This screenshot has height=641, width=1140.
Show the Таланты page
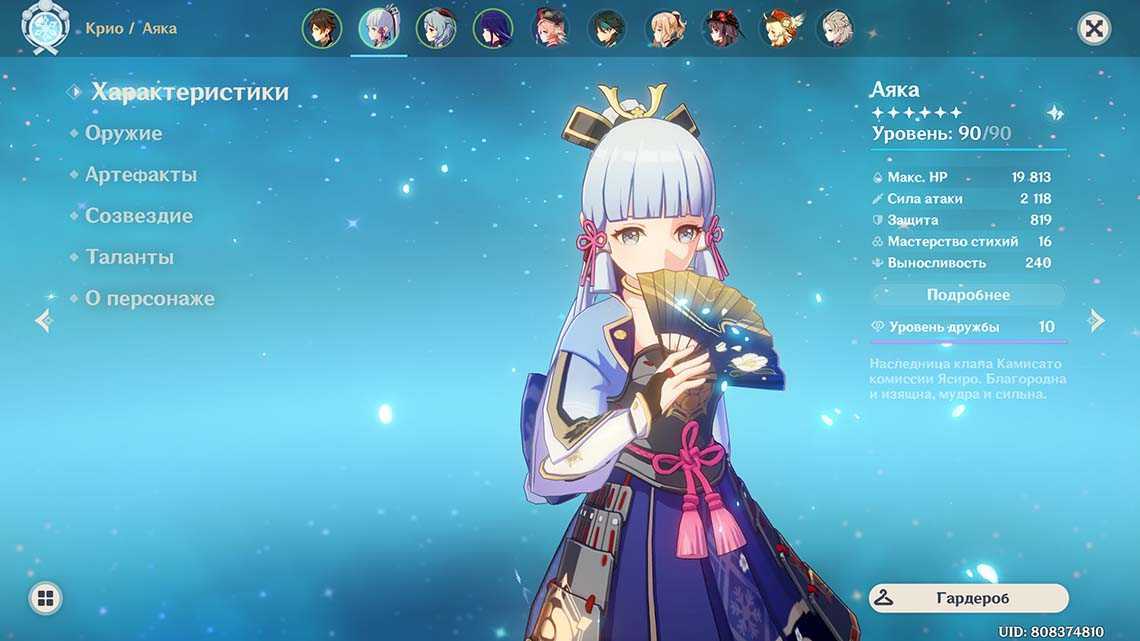coord(129,257)
